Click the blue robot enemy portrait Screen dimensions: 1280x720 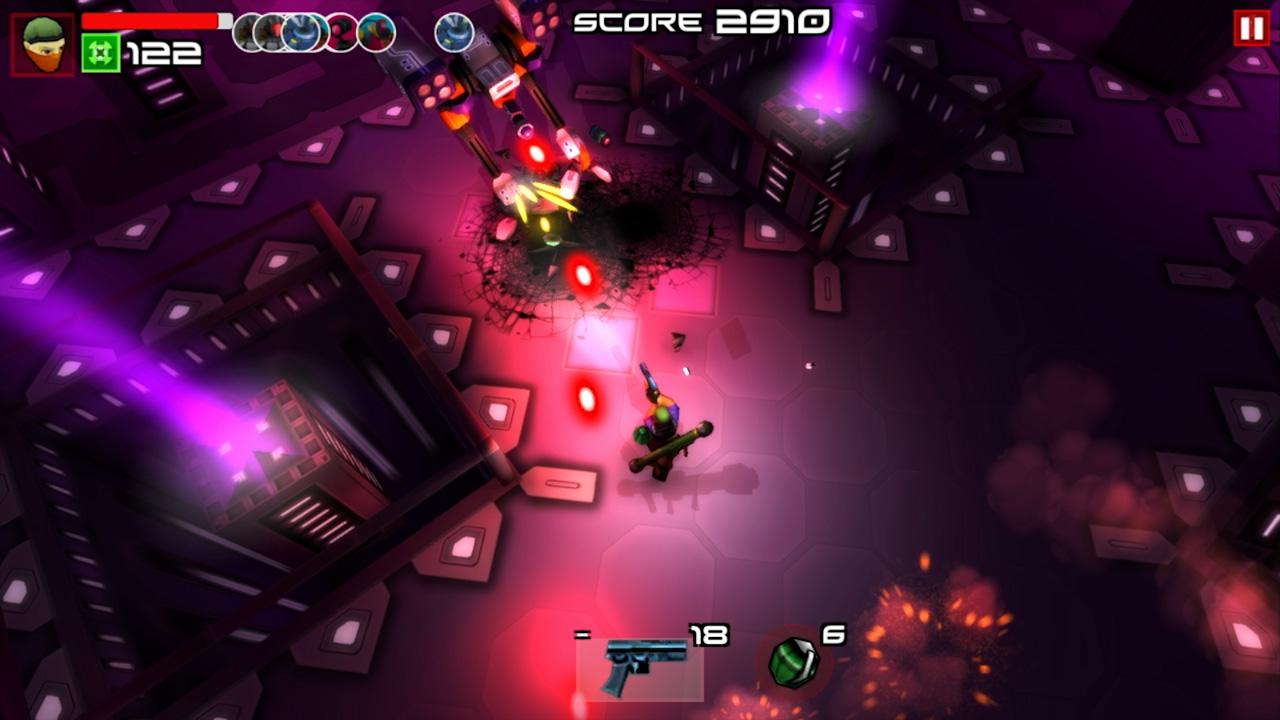pyautogui.click(x=300, y=33)
